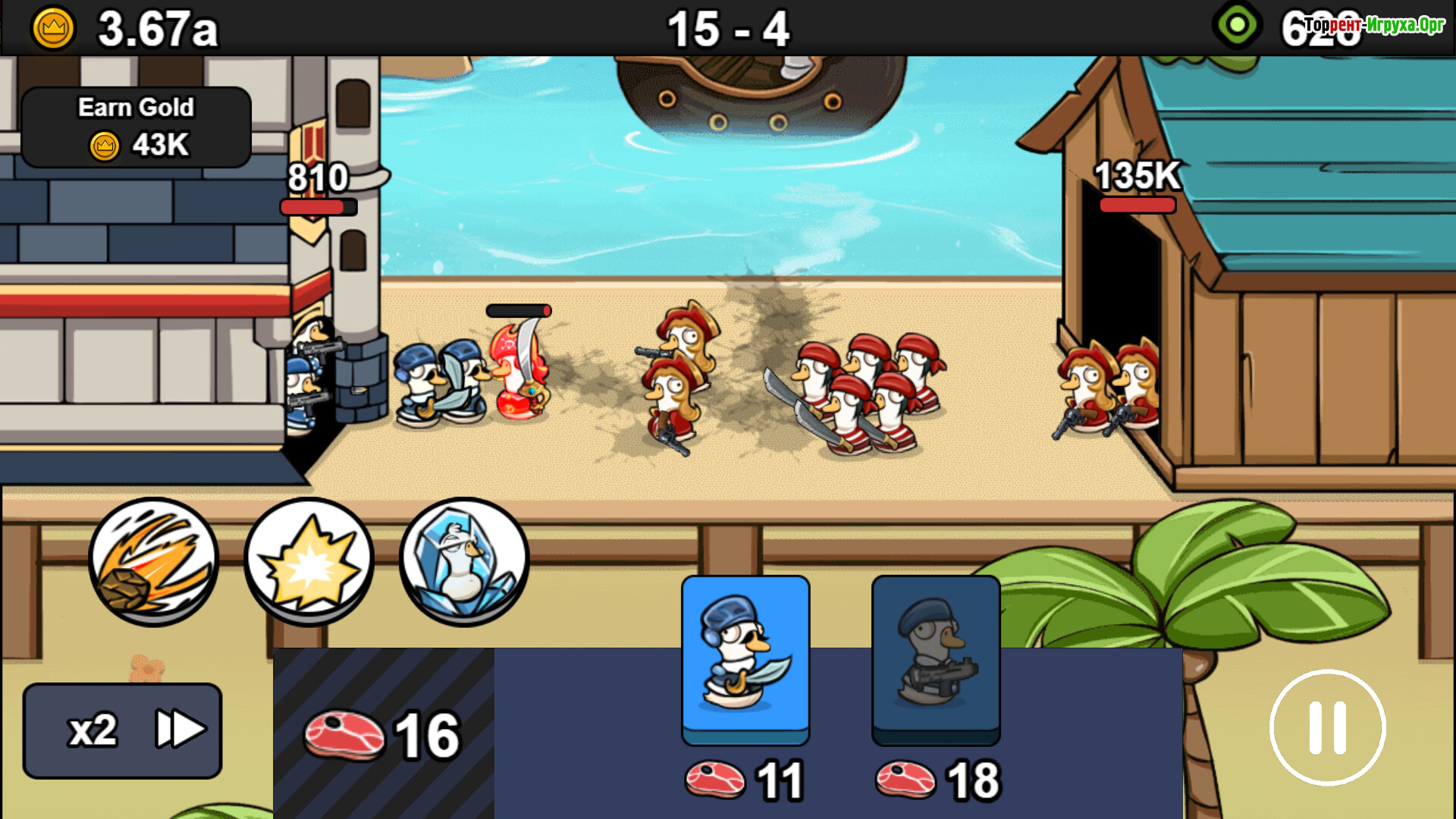The width and height of the screenshot is (1456, 819).
Task: Use the ice freeze goose ability
Action: click(x=464, y=561)
